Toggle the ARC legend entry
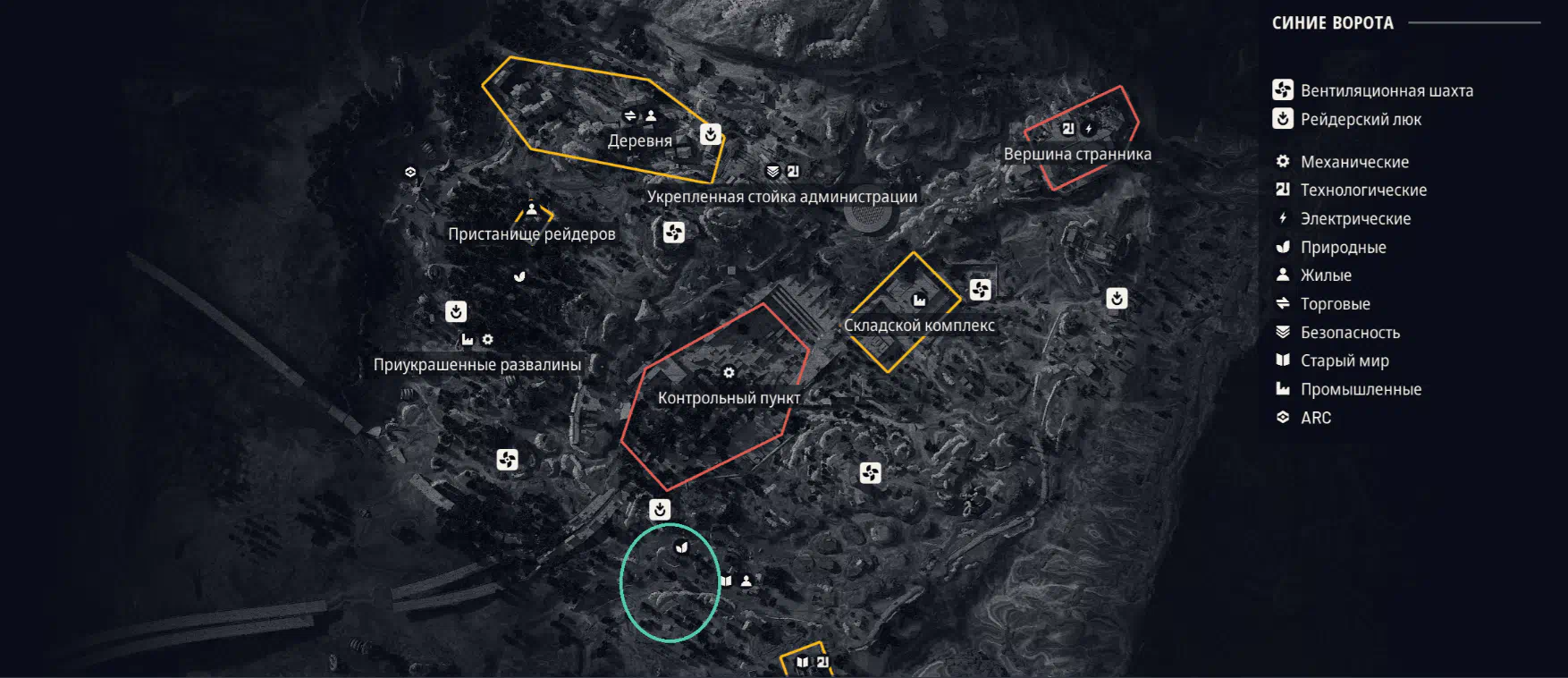The width and height of the screenshot is (1568, 678). click(1315, 418)
